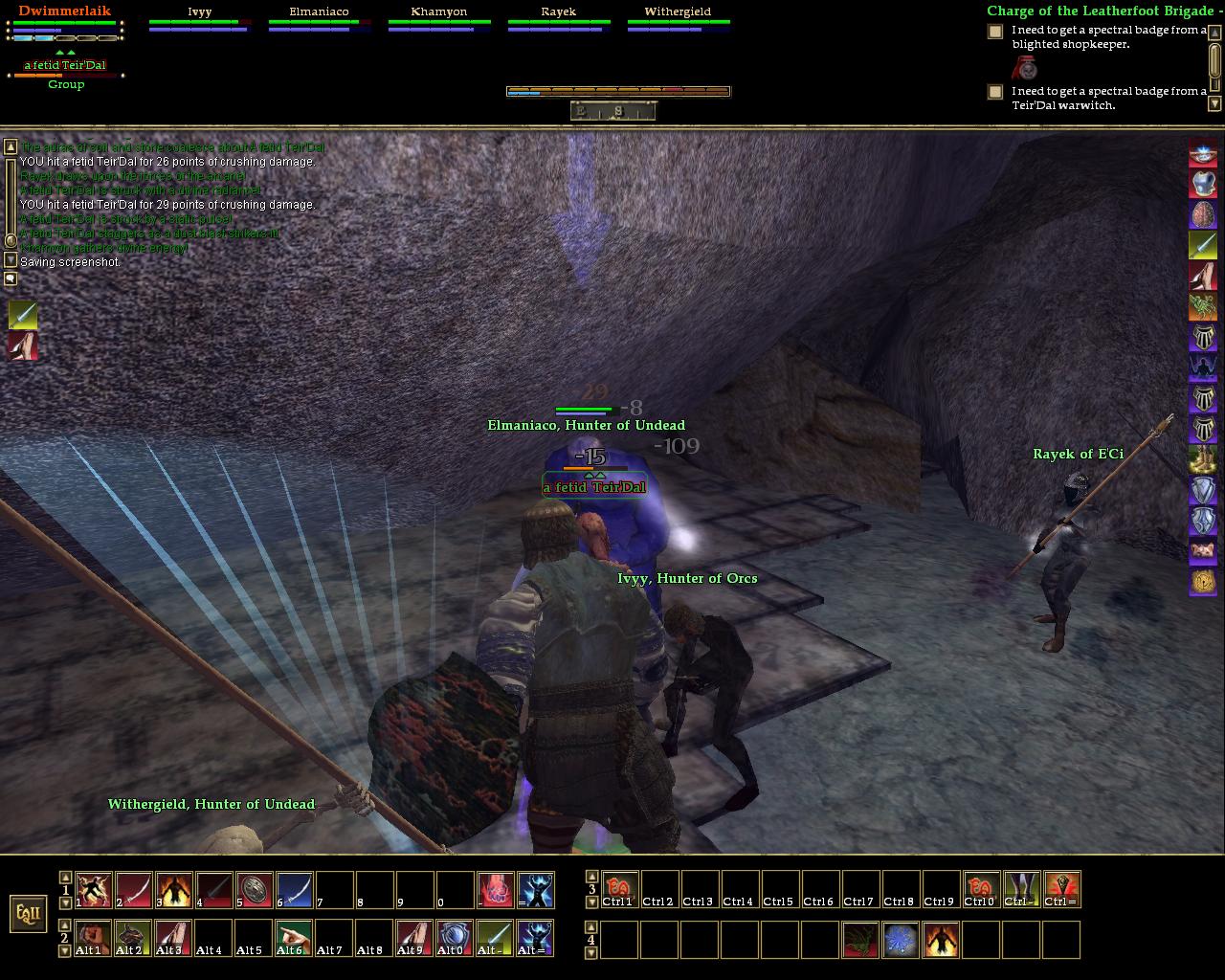Use the blue scimitar ability in slot 6

pos(295,890)
